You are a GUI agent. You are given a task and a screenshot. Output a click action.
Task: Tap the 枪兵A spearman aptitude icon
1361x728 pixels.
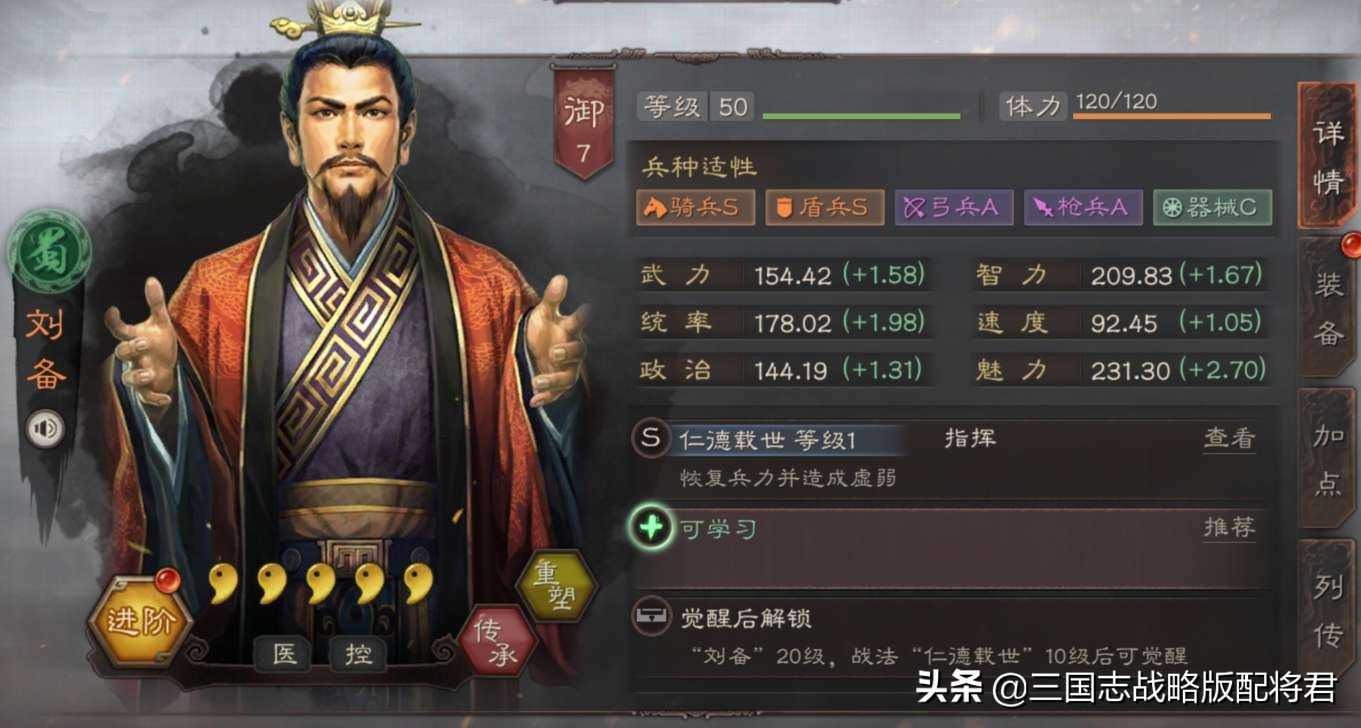[x=1082, y=207]
